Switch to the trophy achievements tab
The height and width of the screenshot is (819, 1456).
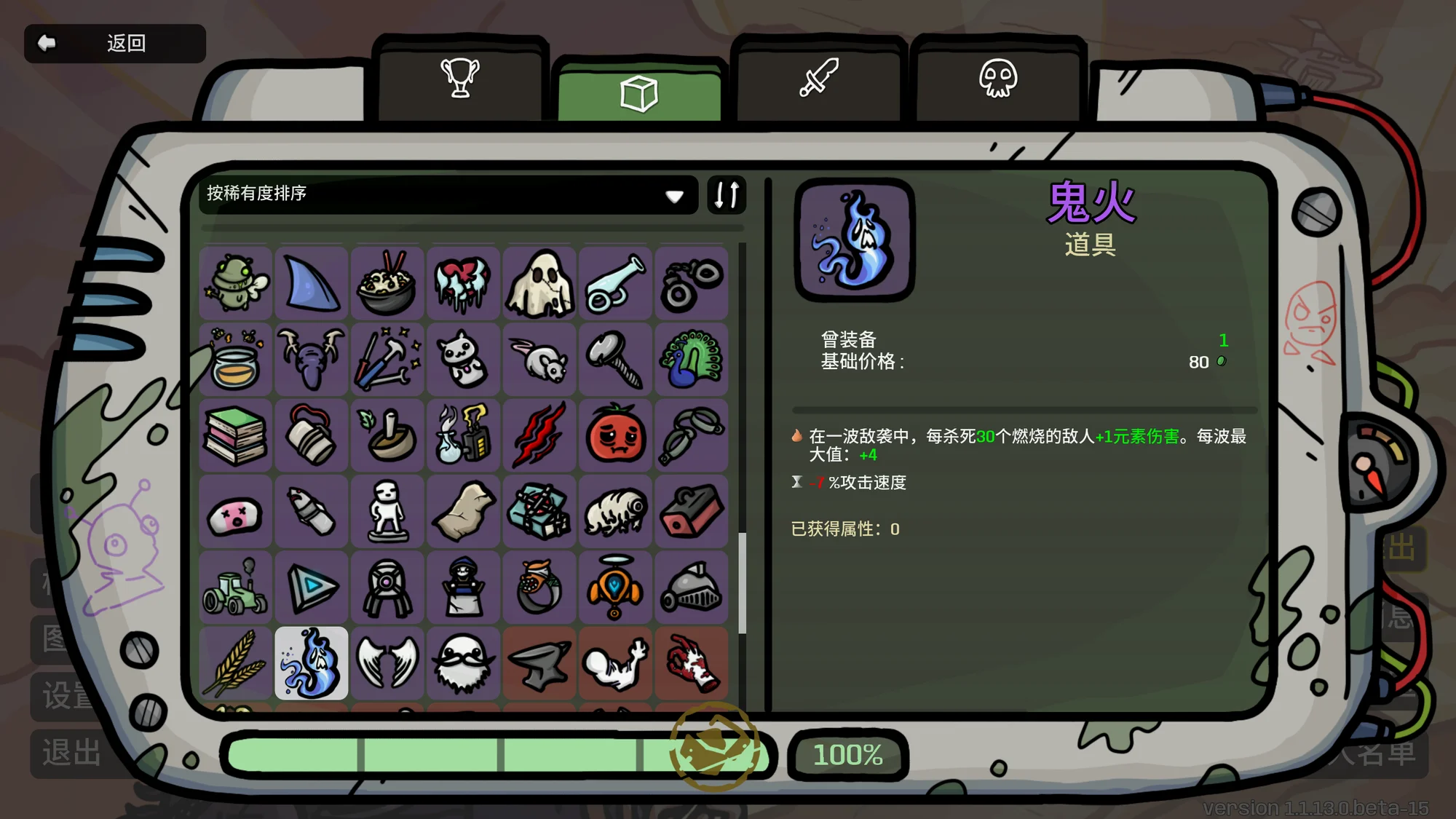(x=460, y=79)
